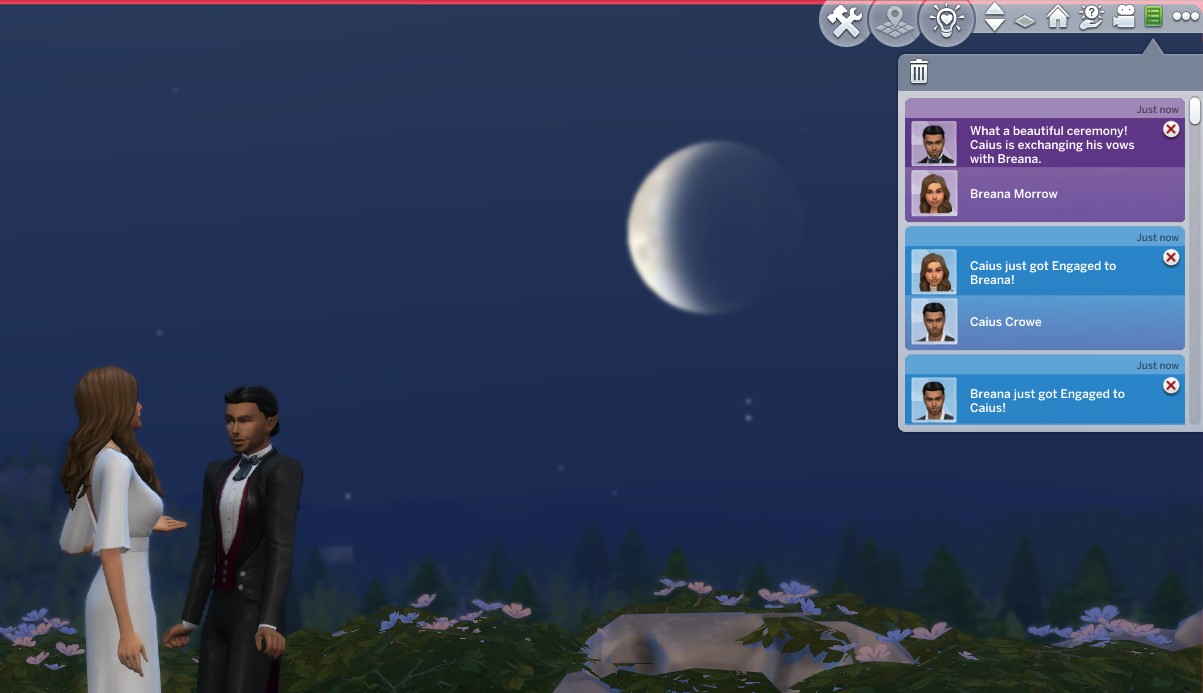This screenshot has height=693, width=1203.
Task: Dismiss the wedding ceremony vows notification
Action: [1171, 130]
